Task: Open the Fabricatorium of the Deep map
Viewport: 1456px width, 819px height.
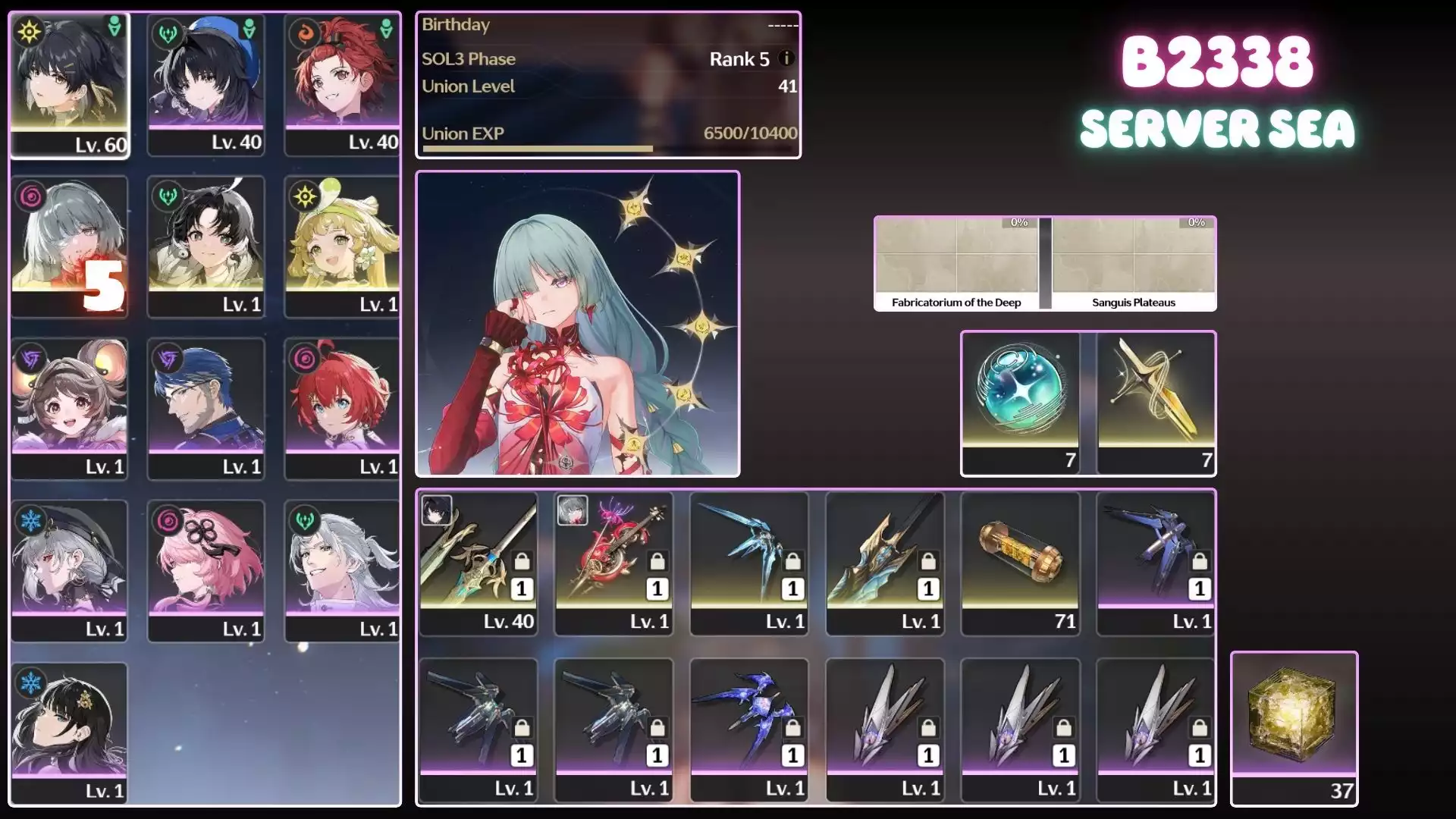Action: tap(956, 263)
